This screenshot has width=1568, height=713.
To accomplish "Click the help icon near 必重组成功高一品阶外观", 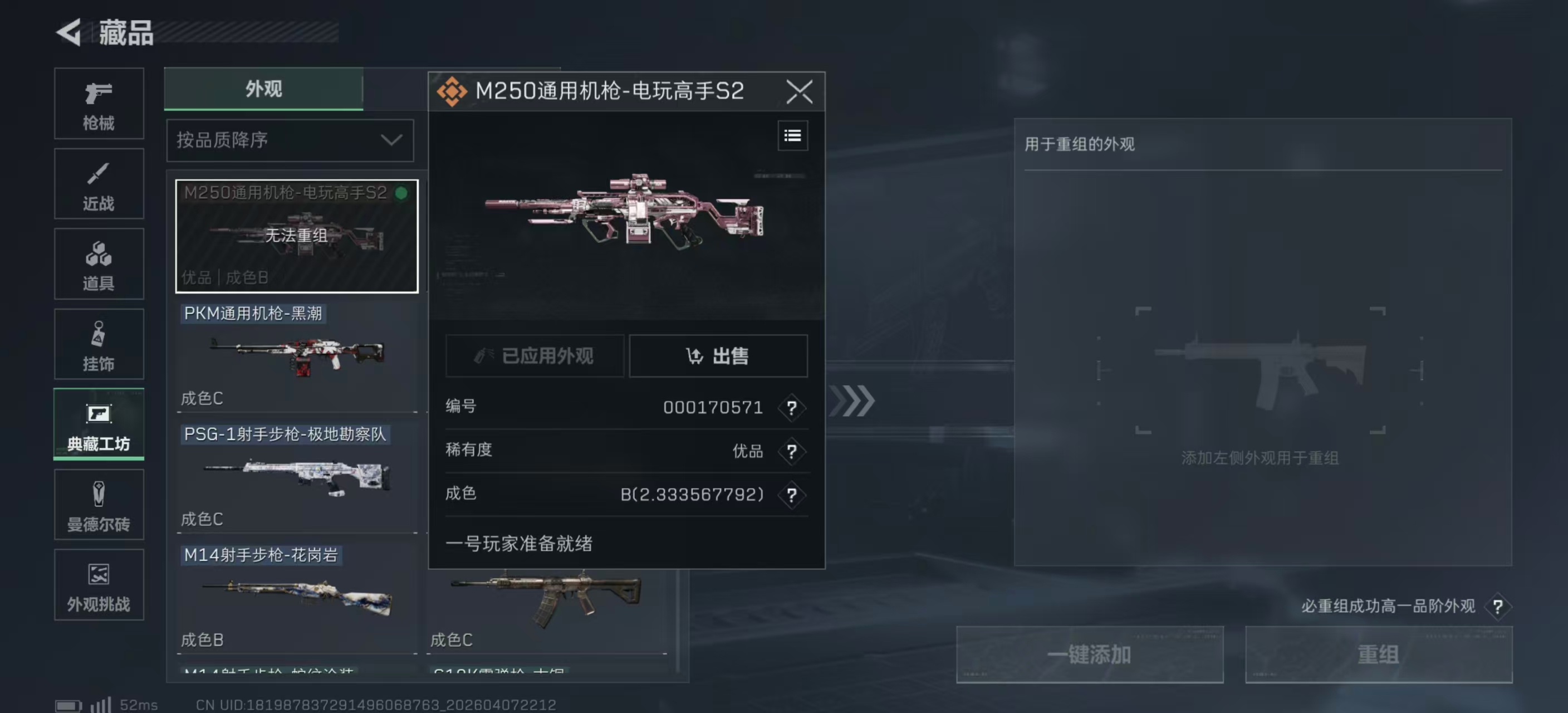I will pos(1498,607).
